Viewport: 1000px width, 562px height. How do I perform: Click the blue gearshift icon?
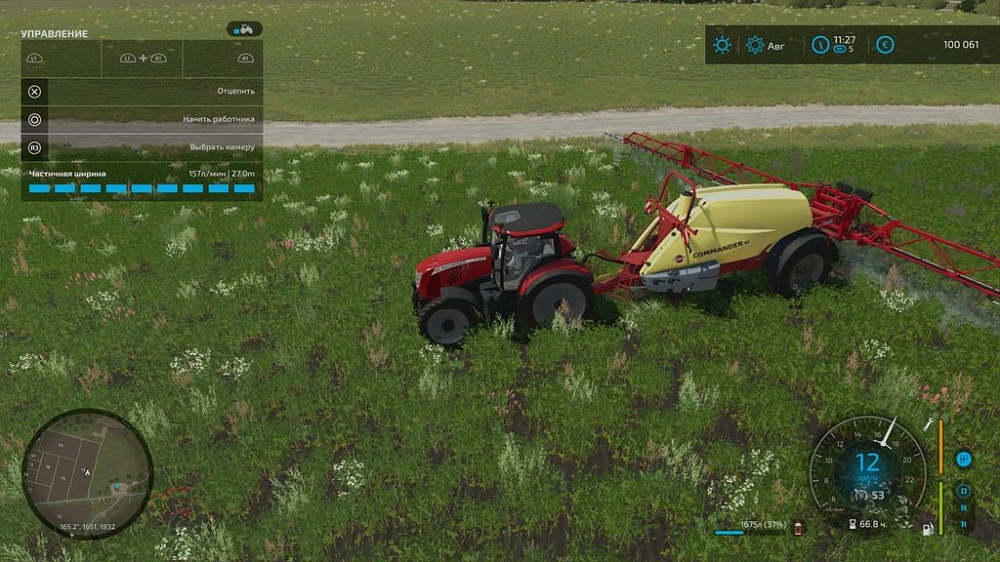pos(964,459)
